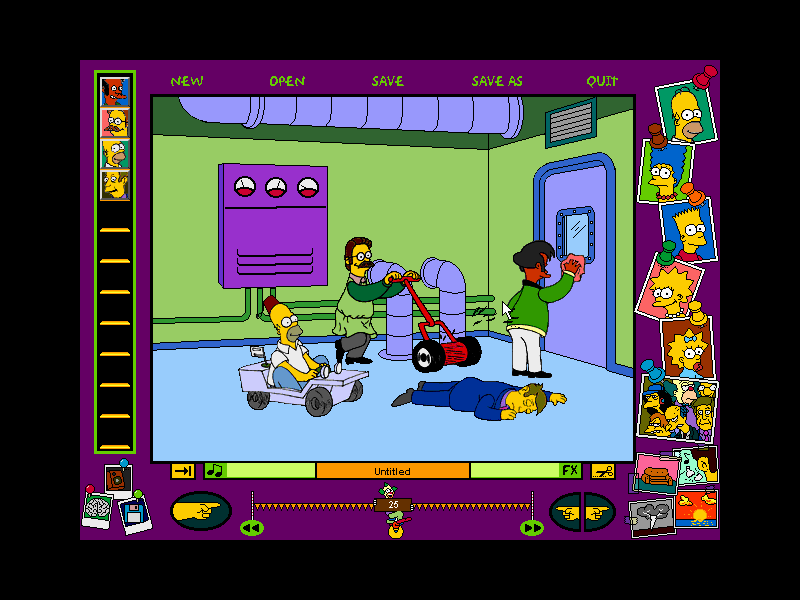Pick Homer's portrait in the cast strip
The image size is (800, 600).
115,154
